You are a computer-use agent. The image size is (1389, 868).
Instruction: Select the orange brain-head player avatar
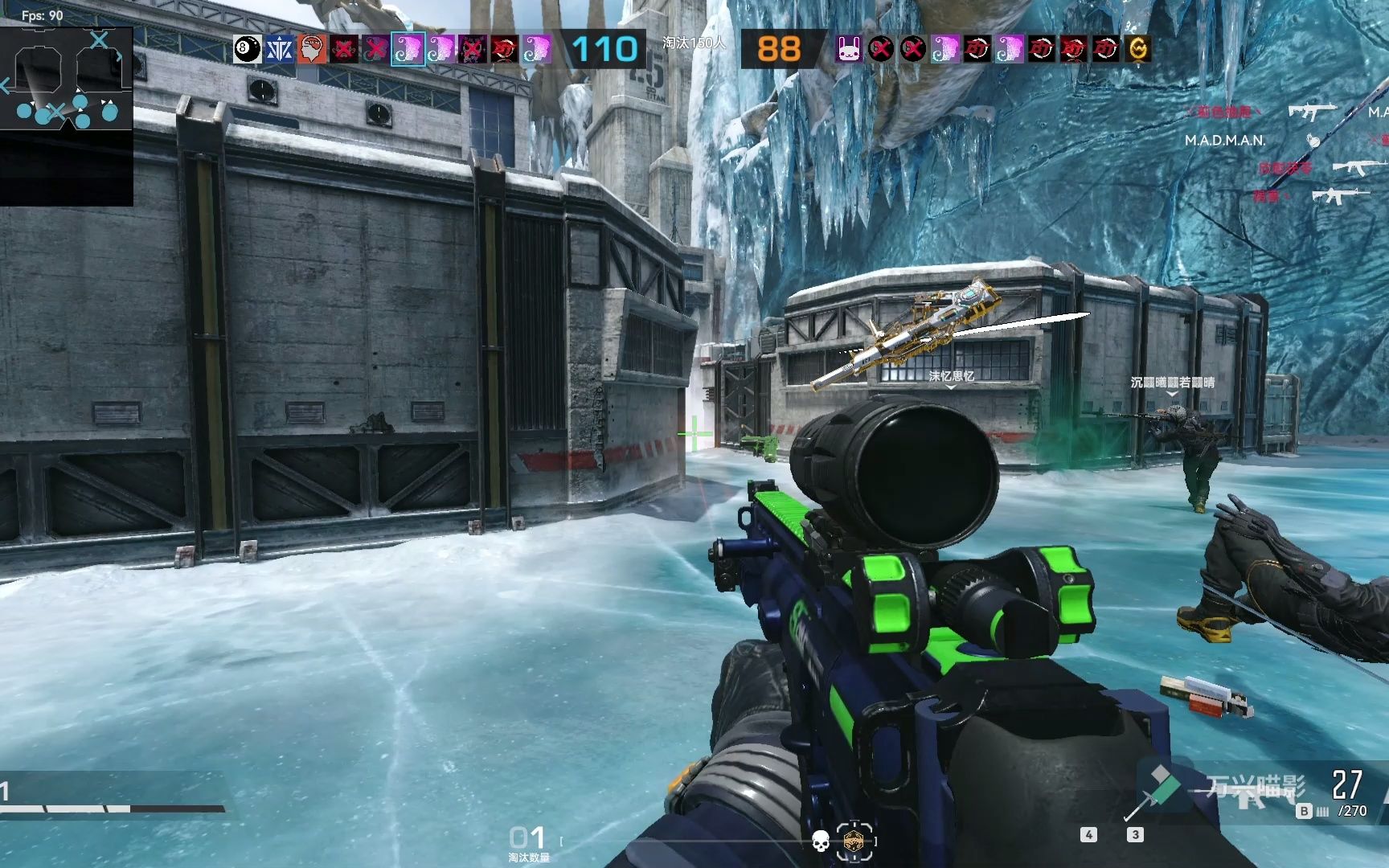tap(311, 49)
